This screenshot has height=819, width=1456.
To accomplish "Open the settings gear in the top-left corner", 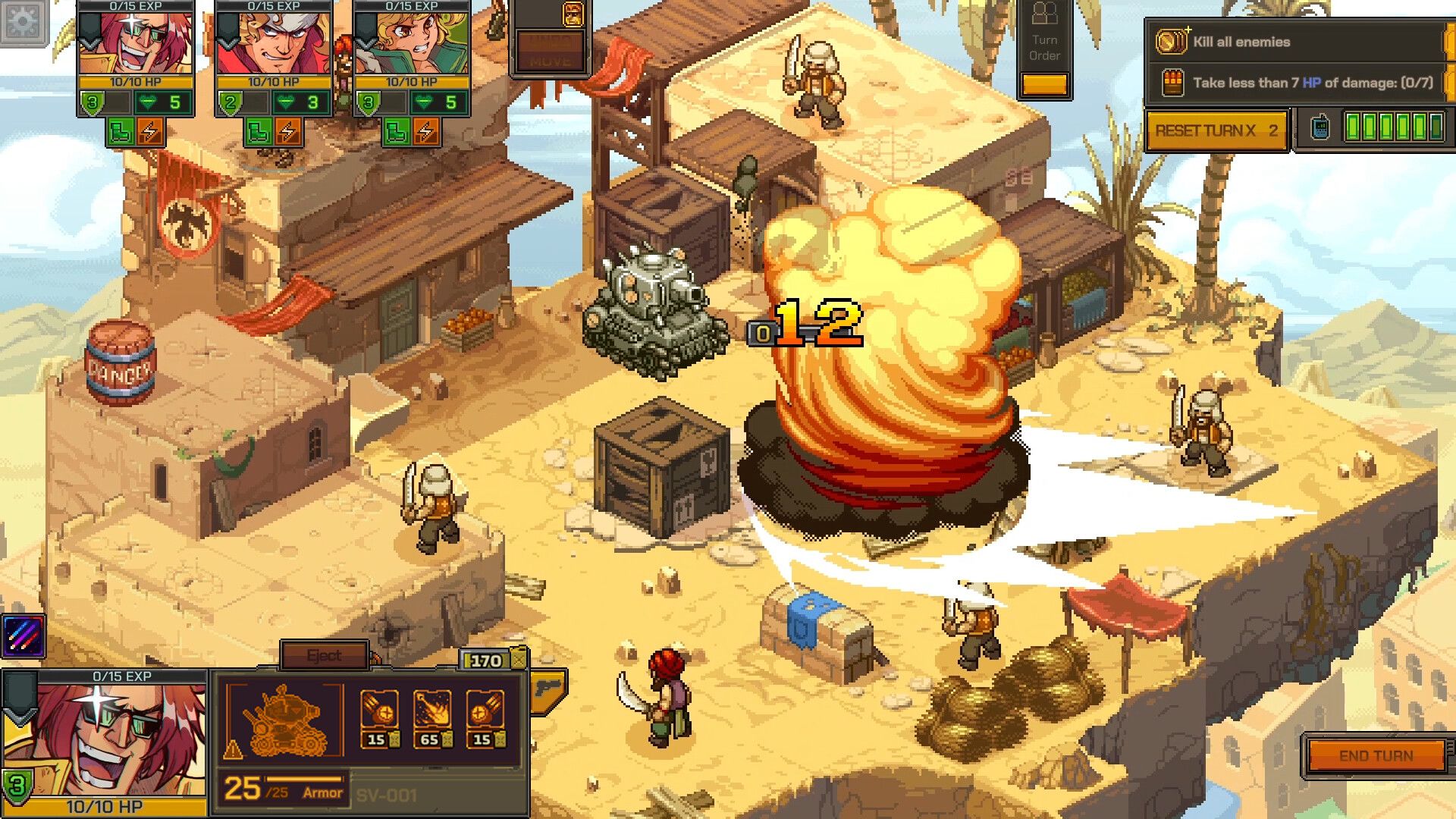I will pyautogui.click(x=23, y=23).
